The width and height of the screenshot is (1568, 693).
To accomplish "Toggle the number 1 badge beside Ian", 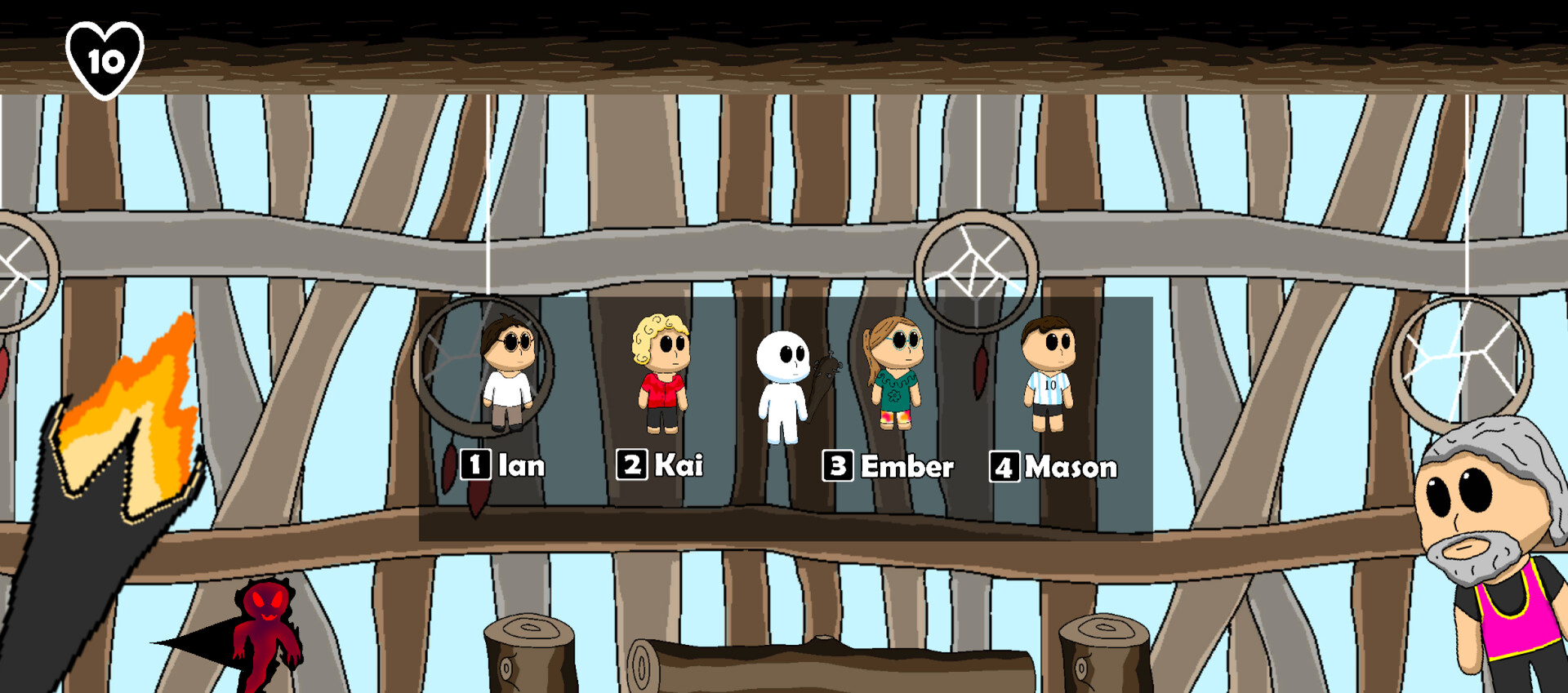I will pyautogui.click(x=474, y=465).
